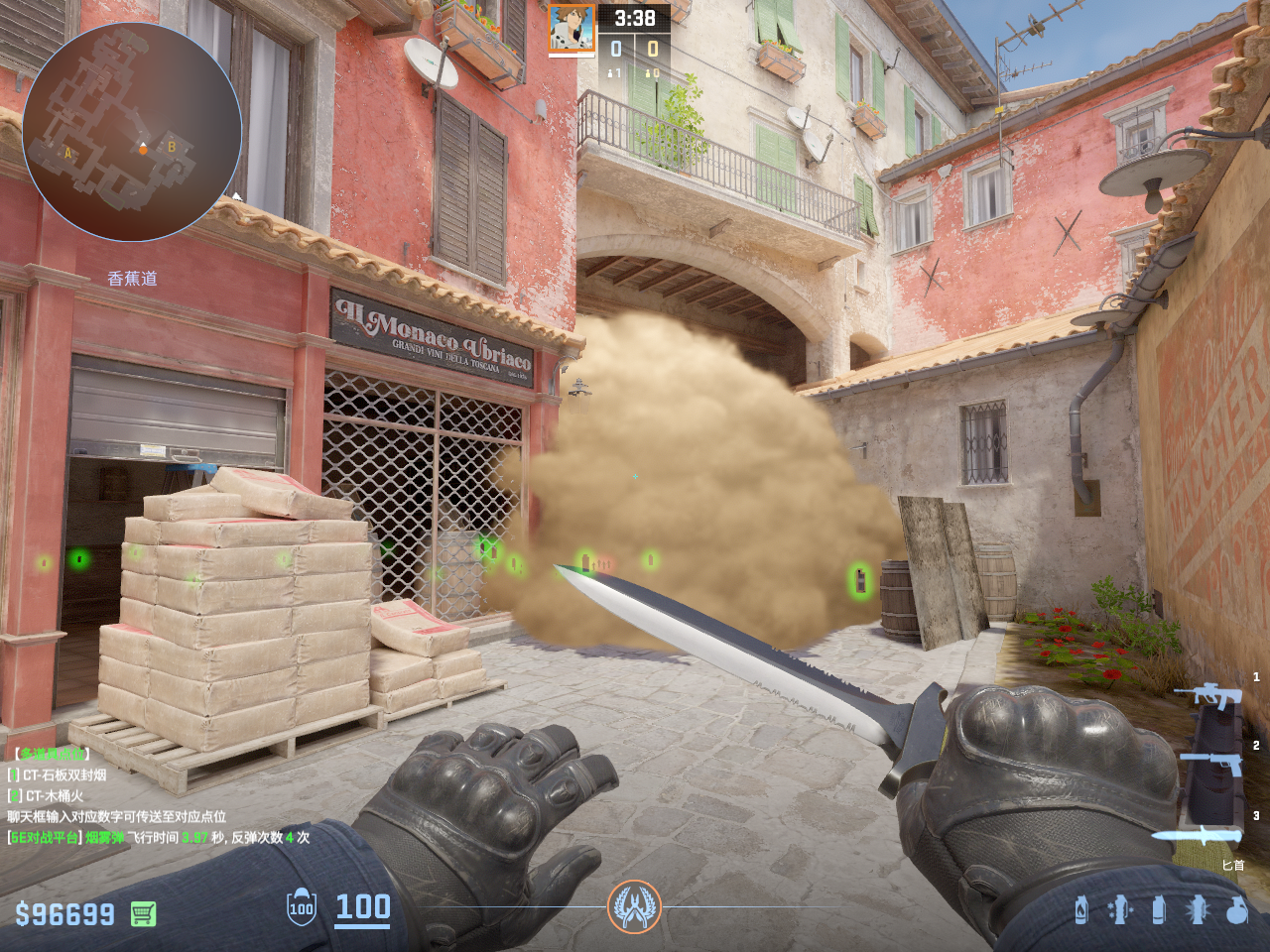Open the green shopping cart buy menu
Viewport: 1270px width, 952px height.
(144, 913)
